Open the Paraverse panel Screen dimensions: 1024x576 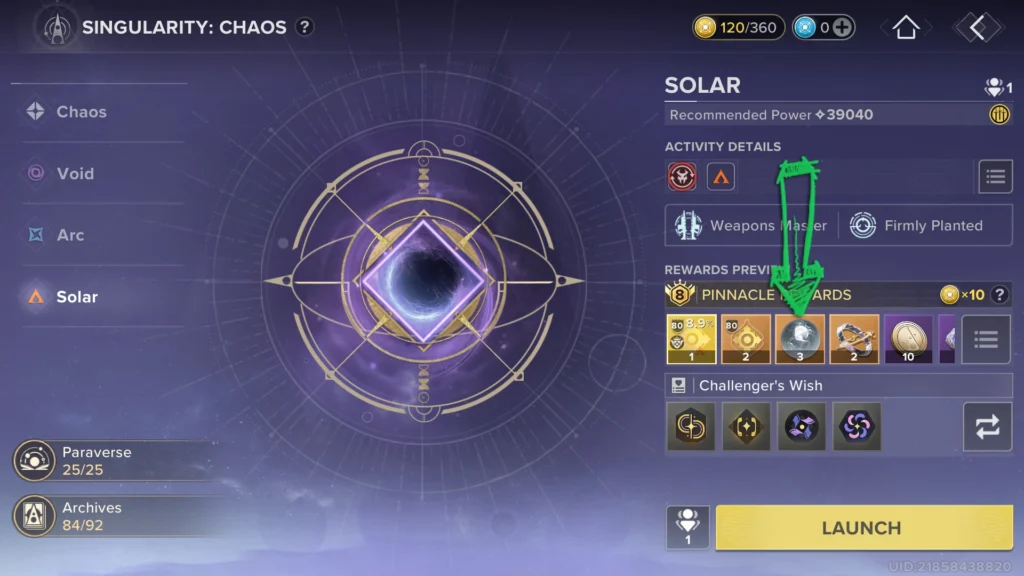coord(96,460)
